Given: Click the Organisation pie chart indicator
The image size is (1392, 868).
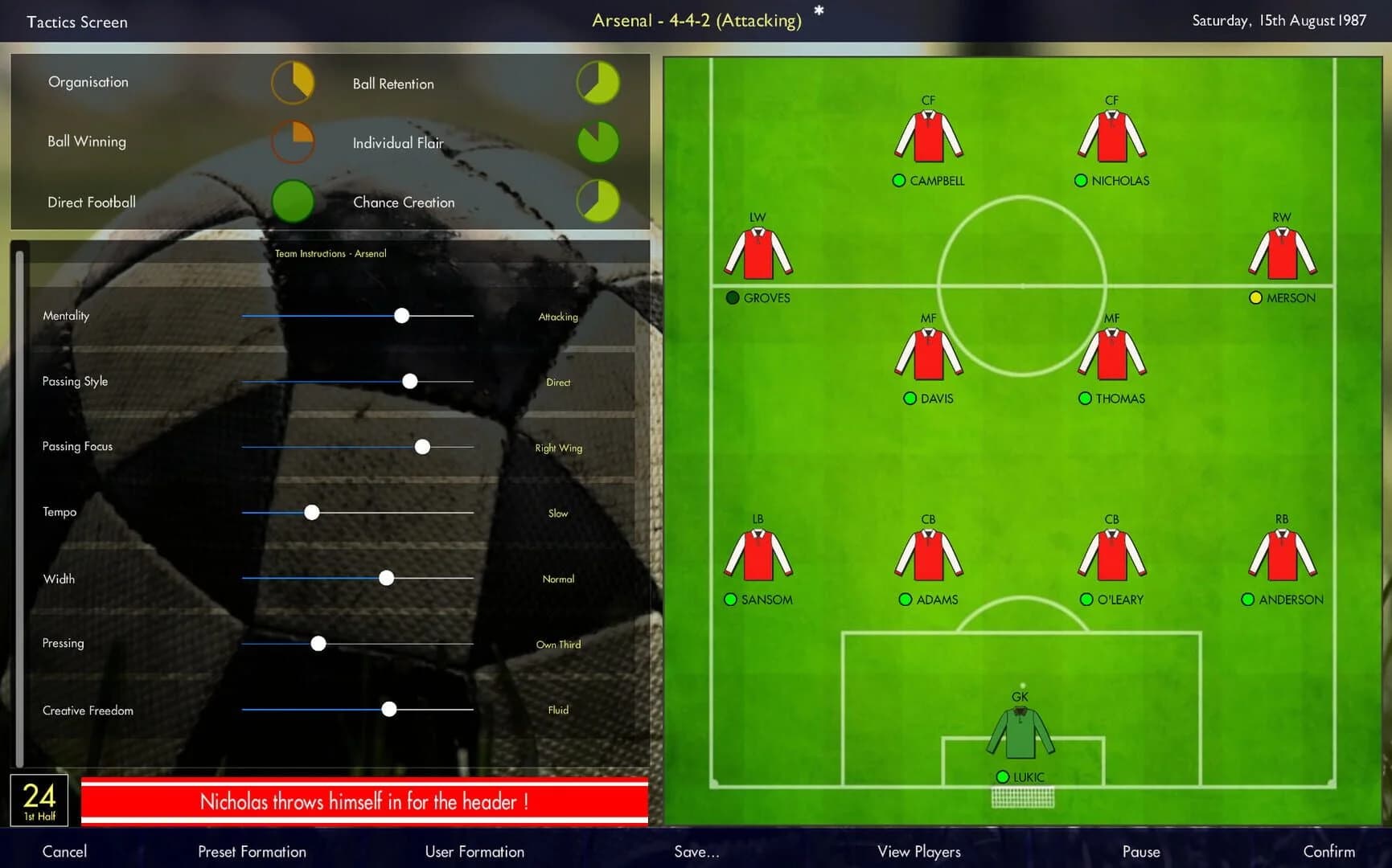Looking at the screenshot, I should coord(293,81).
